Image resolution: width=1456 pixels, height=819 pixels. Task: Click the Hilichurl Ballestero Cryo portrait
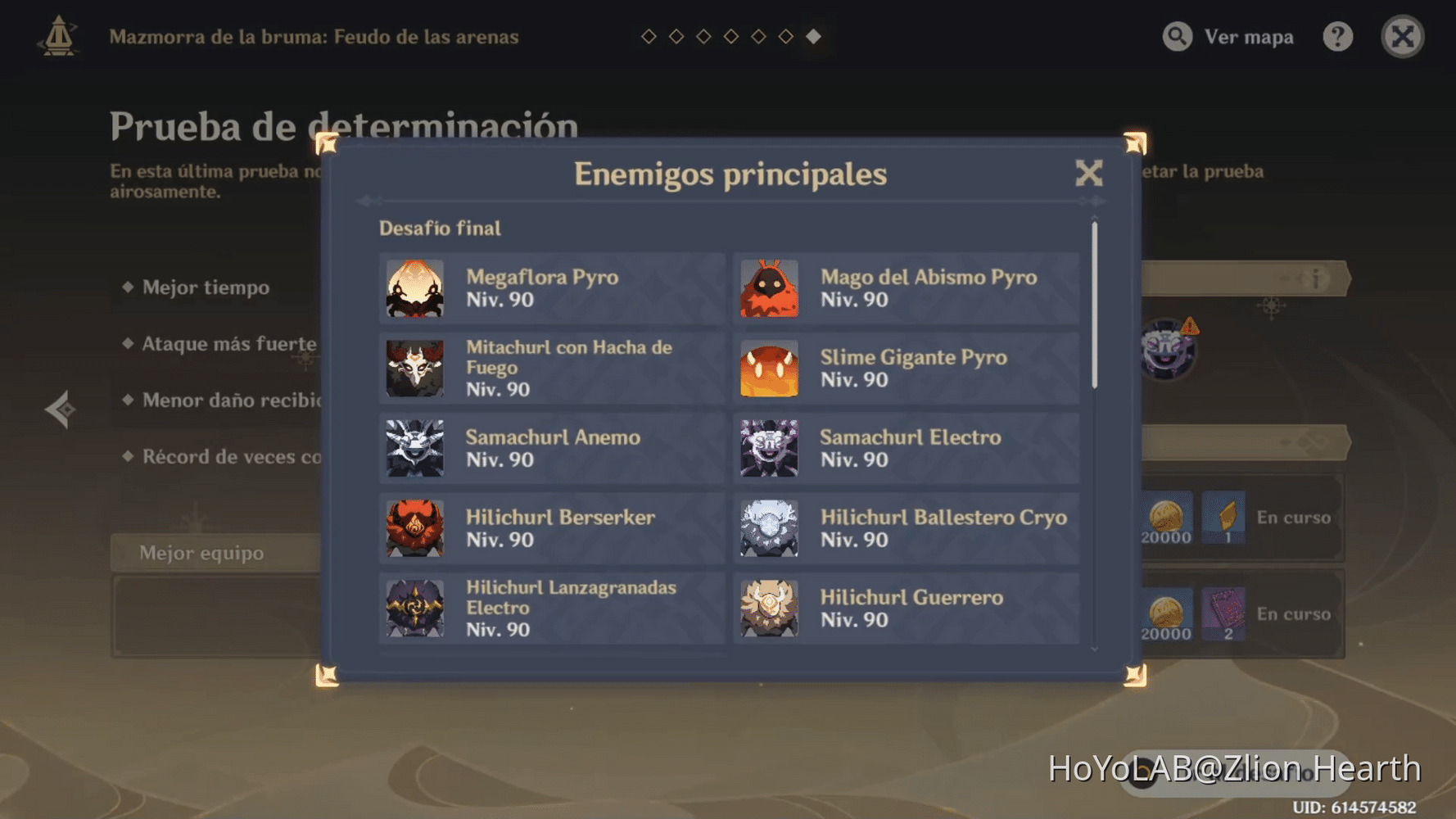coord(770,528)
